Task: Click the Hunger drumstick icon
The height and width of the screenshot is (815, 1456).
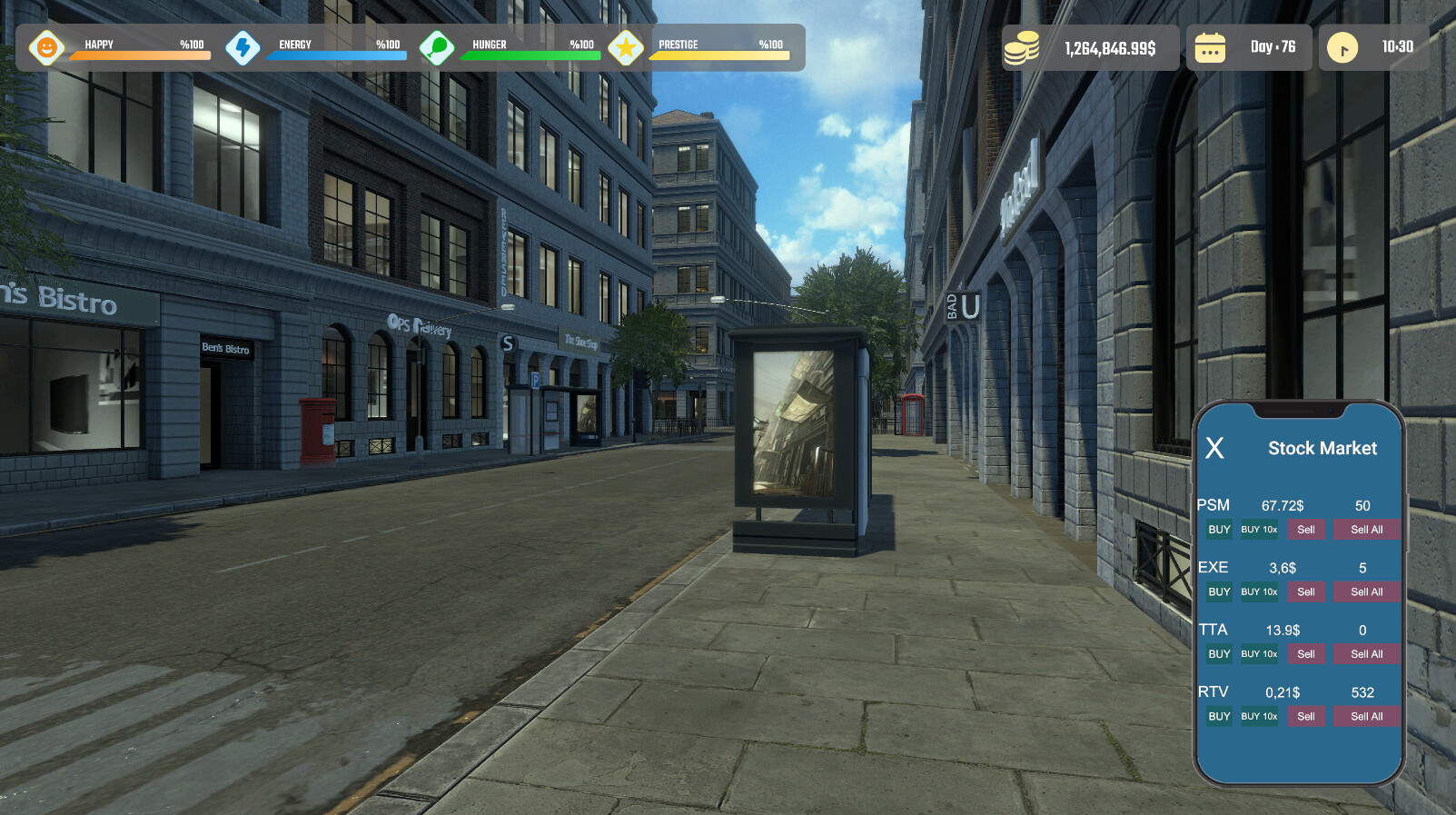Action: 439,48
